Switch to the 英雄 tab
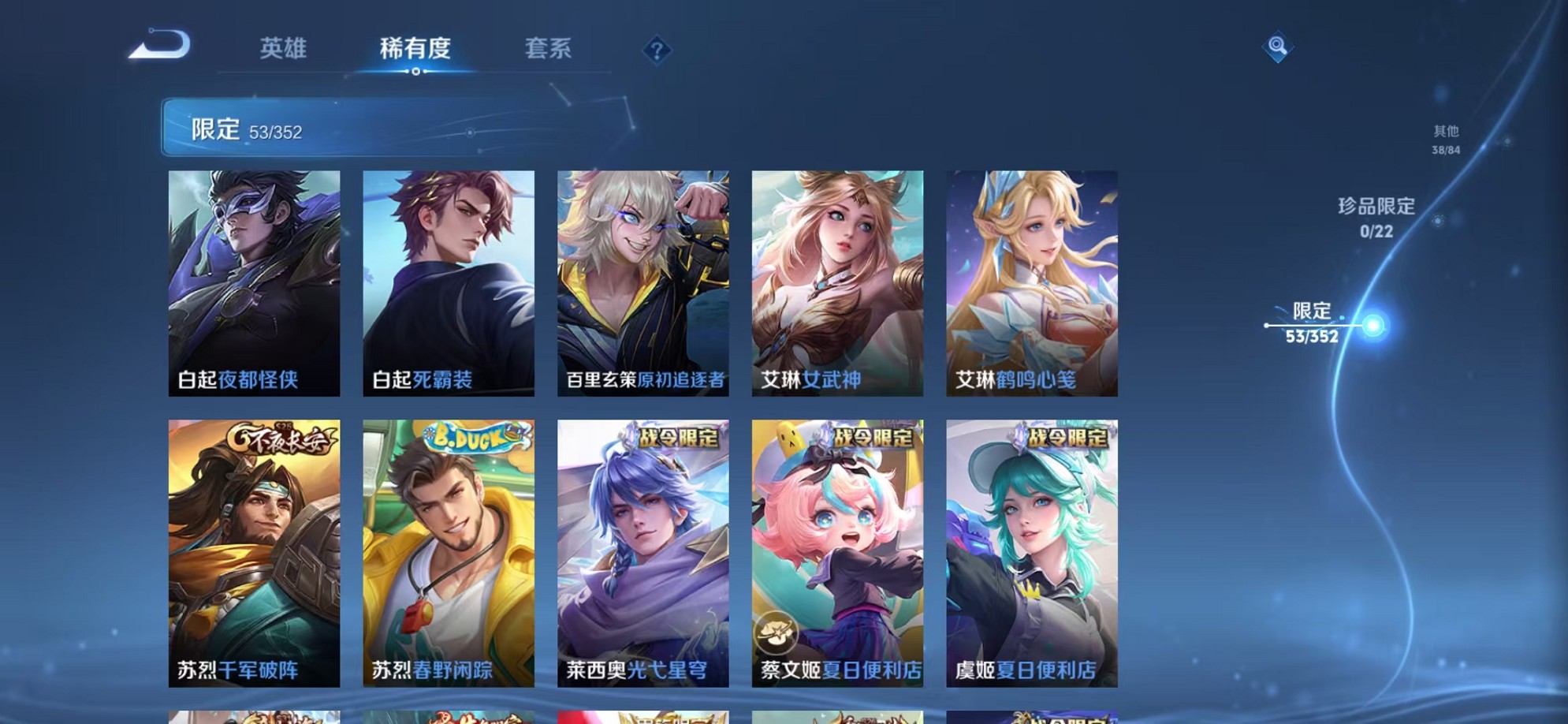The width and height of the screenshot is (1568, 724). click(x=284, y=49)
